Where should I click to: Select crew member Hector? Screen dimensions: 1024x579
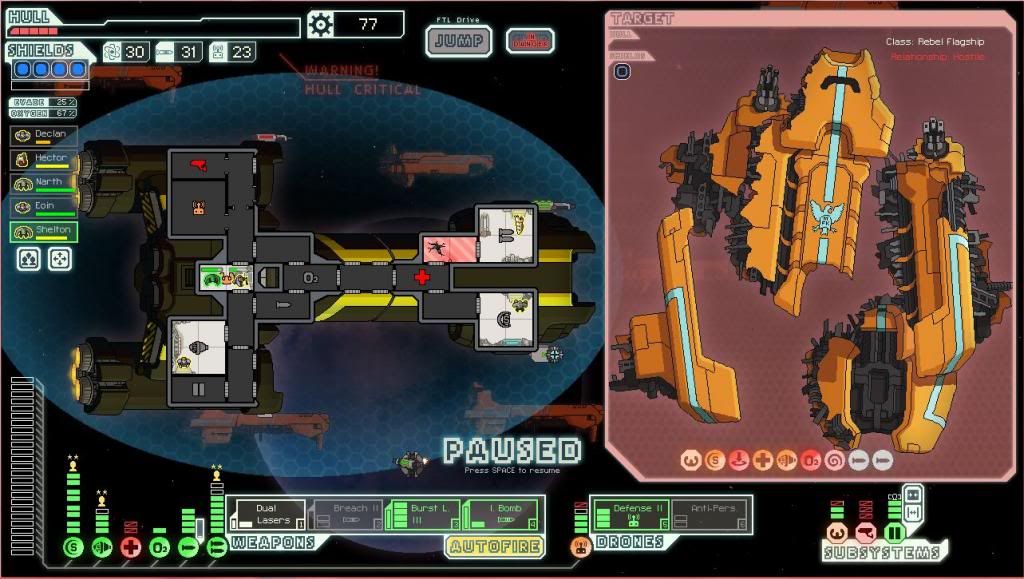[x=43, y=159]
